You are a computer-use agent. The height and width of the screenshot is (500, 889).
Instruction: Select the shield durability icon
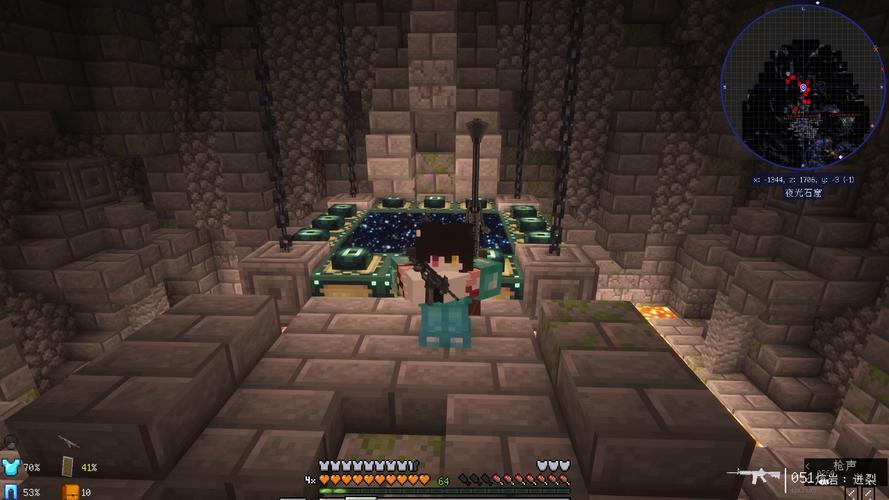[x=69, y=467]
